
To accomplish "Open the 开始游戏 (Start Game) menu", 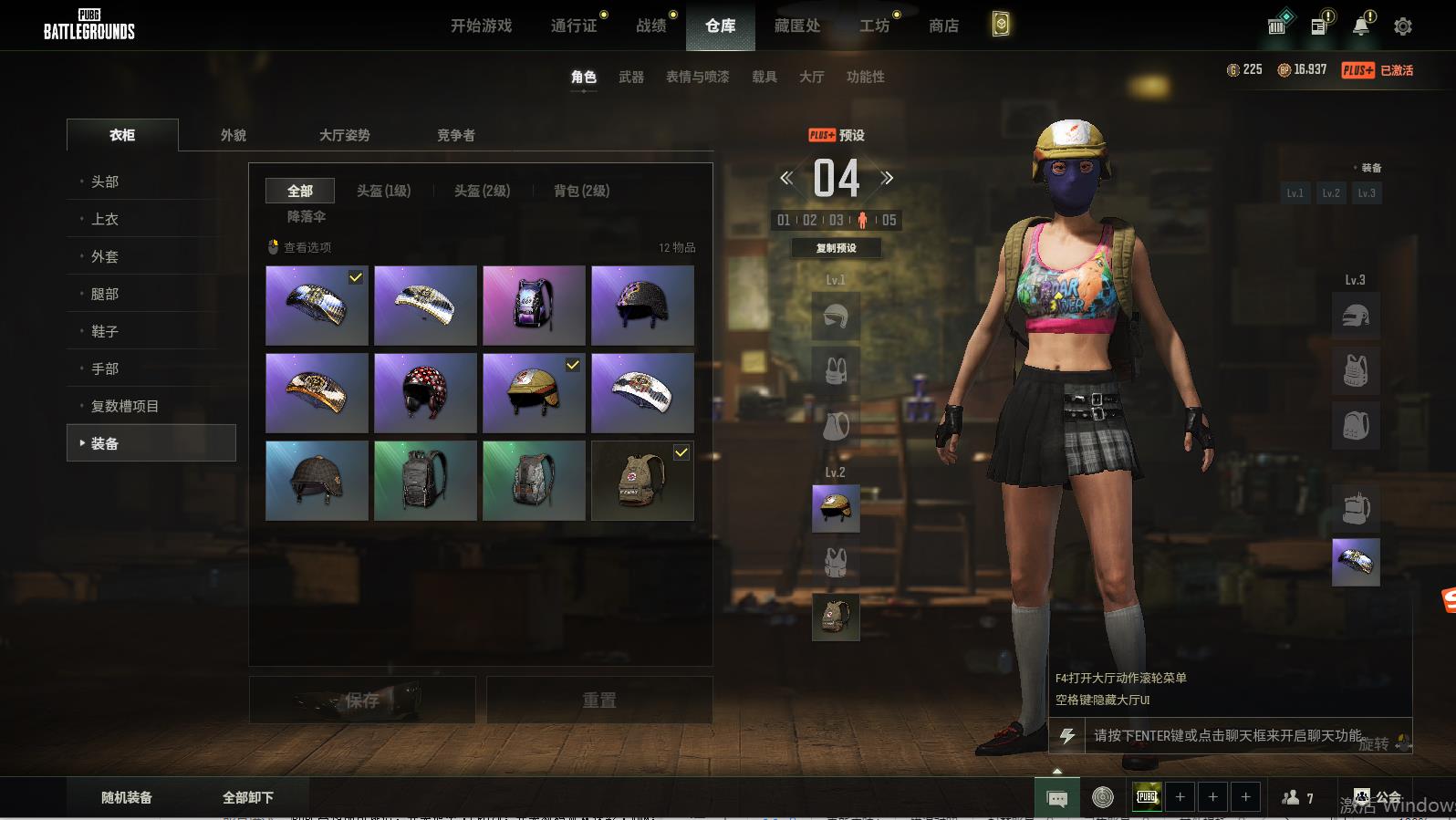I will (481, 26).
